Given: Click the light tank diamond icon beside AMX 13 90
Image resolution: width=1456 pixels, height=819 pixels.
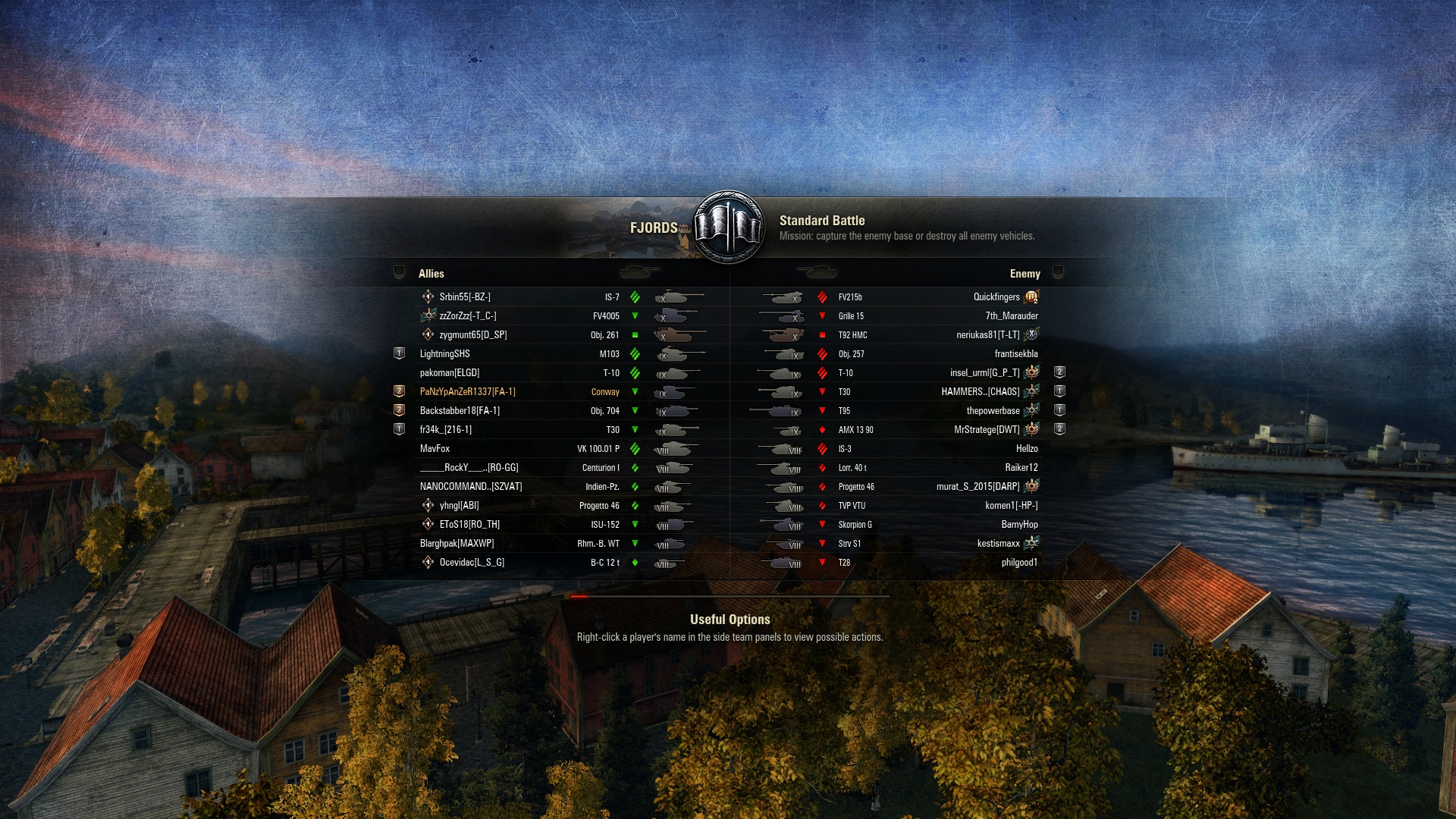Looking at the screenshot, I should point(824,429).
